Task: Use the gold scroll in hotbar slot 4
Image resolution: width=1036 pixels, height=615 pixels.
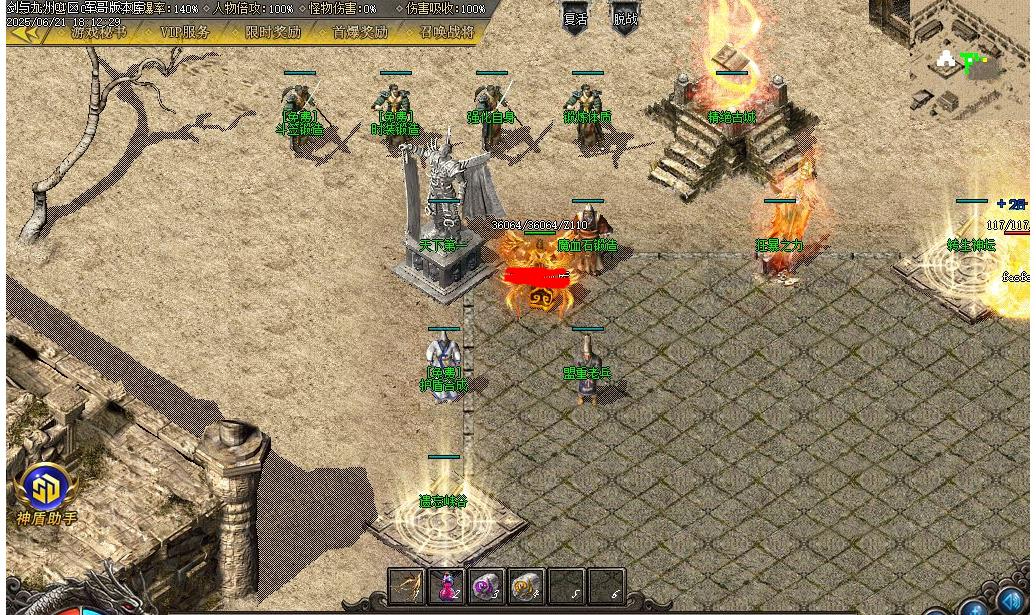Action: (x=526, y=586)
